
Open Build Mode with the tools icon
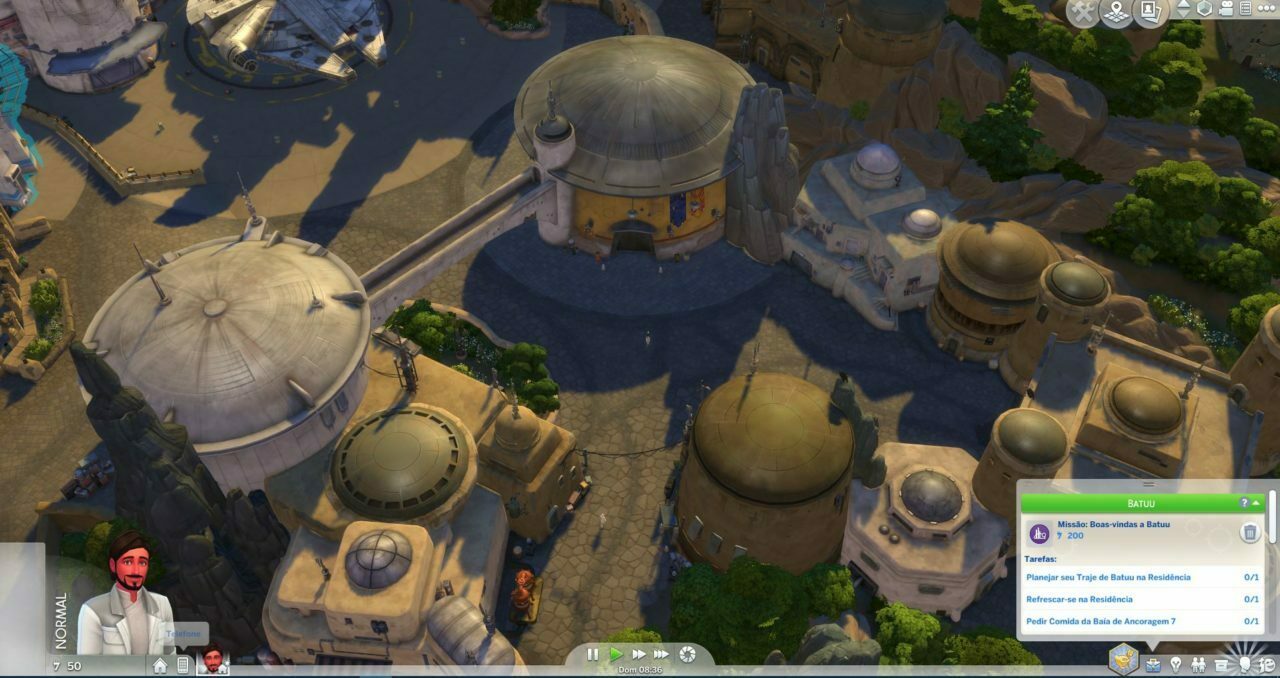1084,12
